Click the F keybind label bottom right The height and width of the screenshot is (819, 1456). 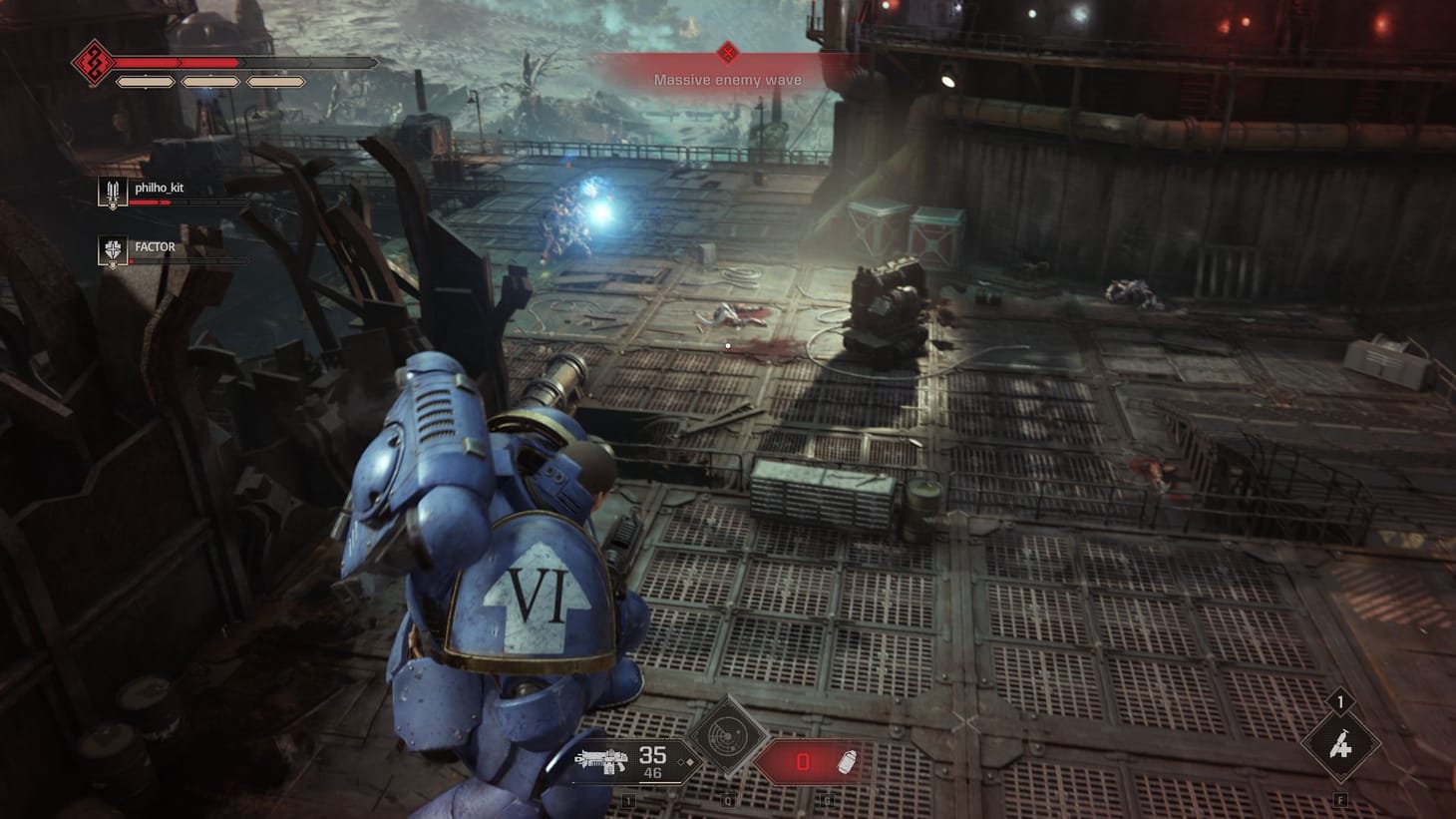pyautogui.click(x=1341, y=797)
